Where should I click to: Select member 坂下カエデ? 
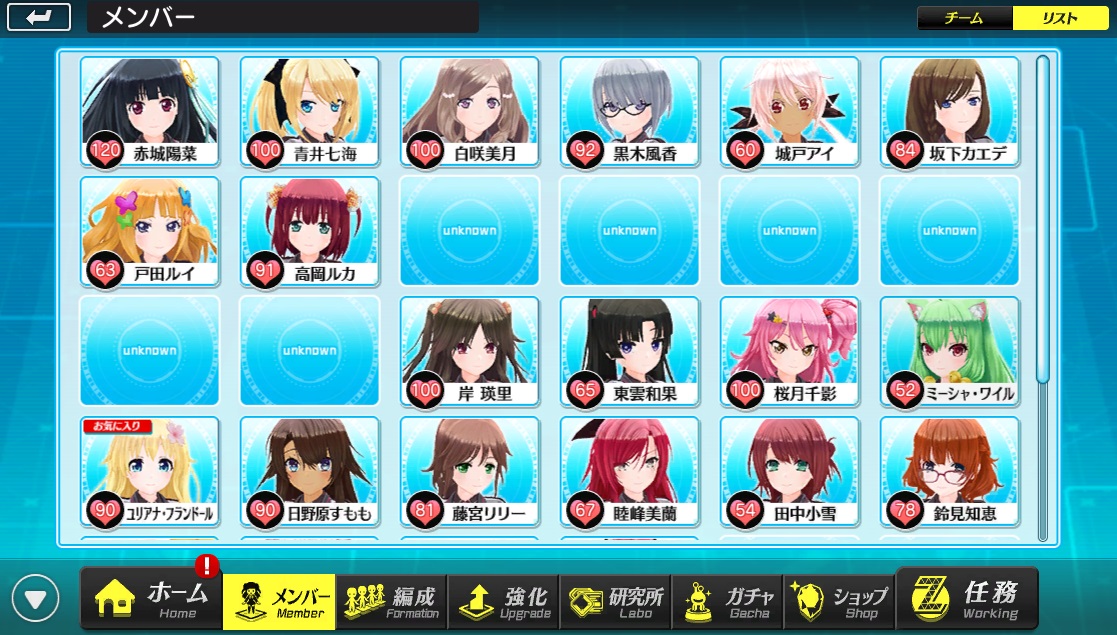click(949, 112)
